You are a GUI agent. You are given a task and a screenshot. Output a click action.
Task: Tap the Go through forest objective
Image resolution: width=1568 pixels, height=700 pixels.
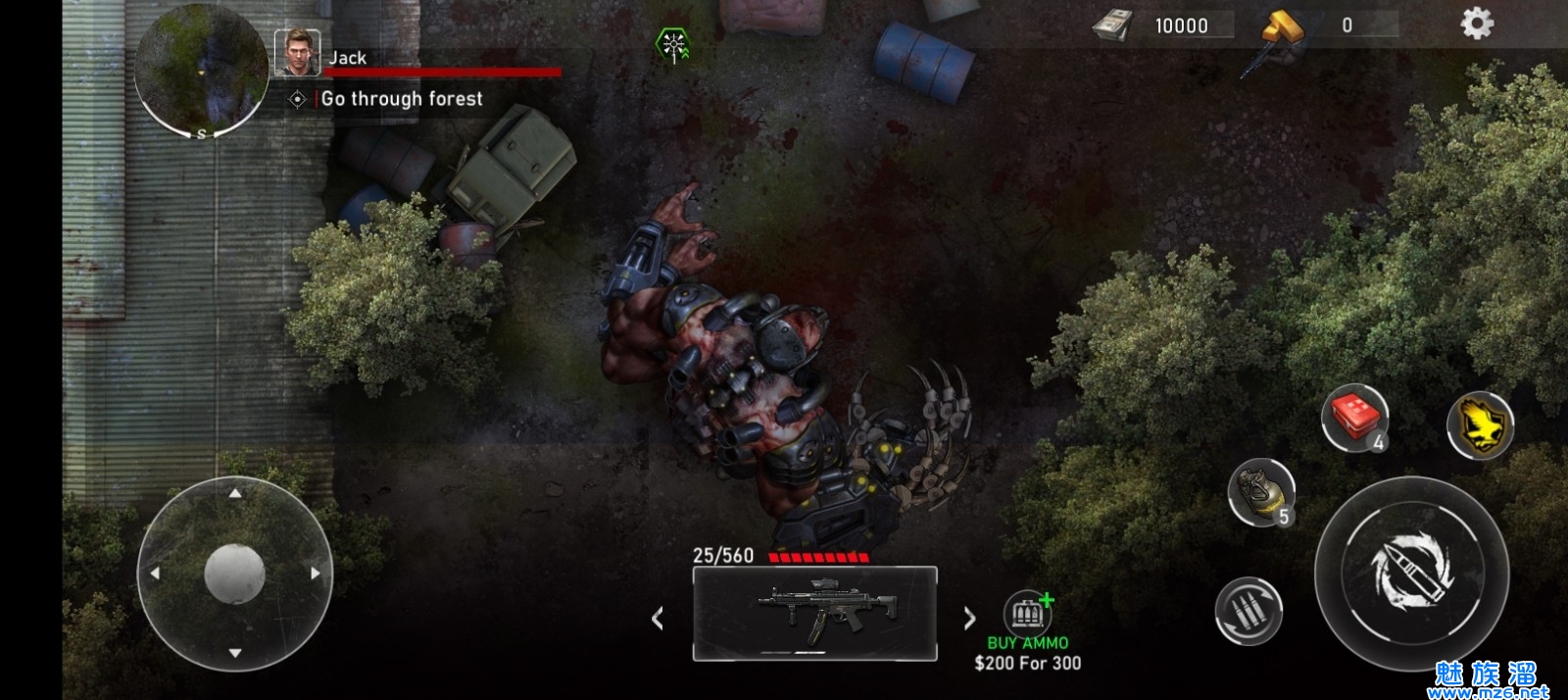(x=401, y=99)
